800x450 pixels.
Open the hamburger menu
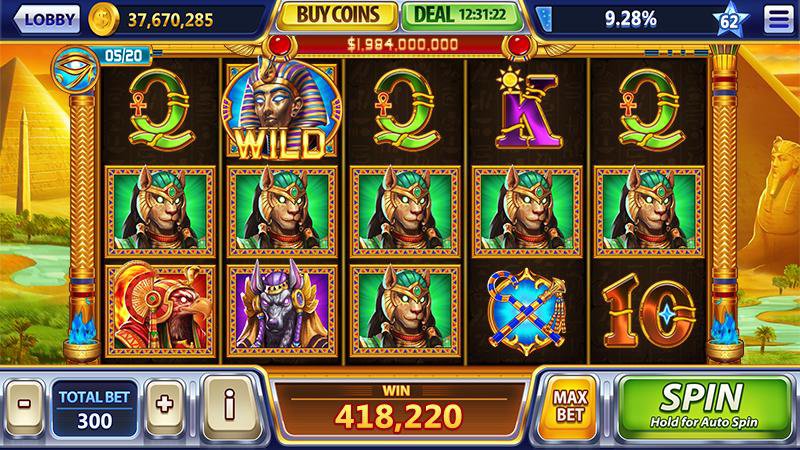click(776, 18)
